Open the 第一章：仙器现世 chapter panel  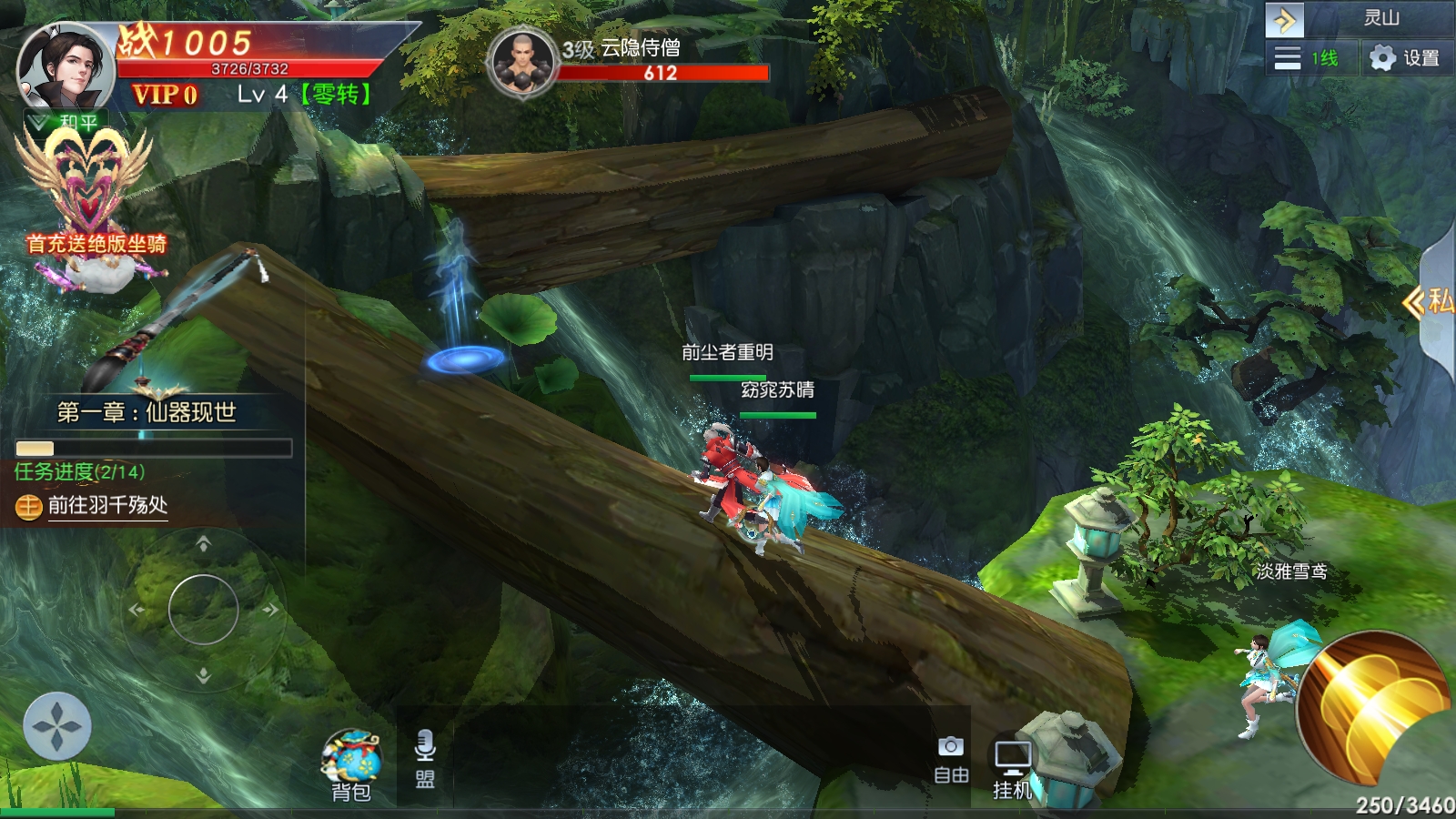pyautogui.click(x=147, y=412)
